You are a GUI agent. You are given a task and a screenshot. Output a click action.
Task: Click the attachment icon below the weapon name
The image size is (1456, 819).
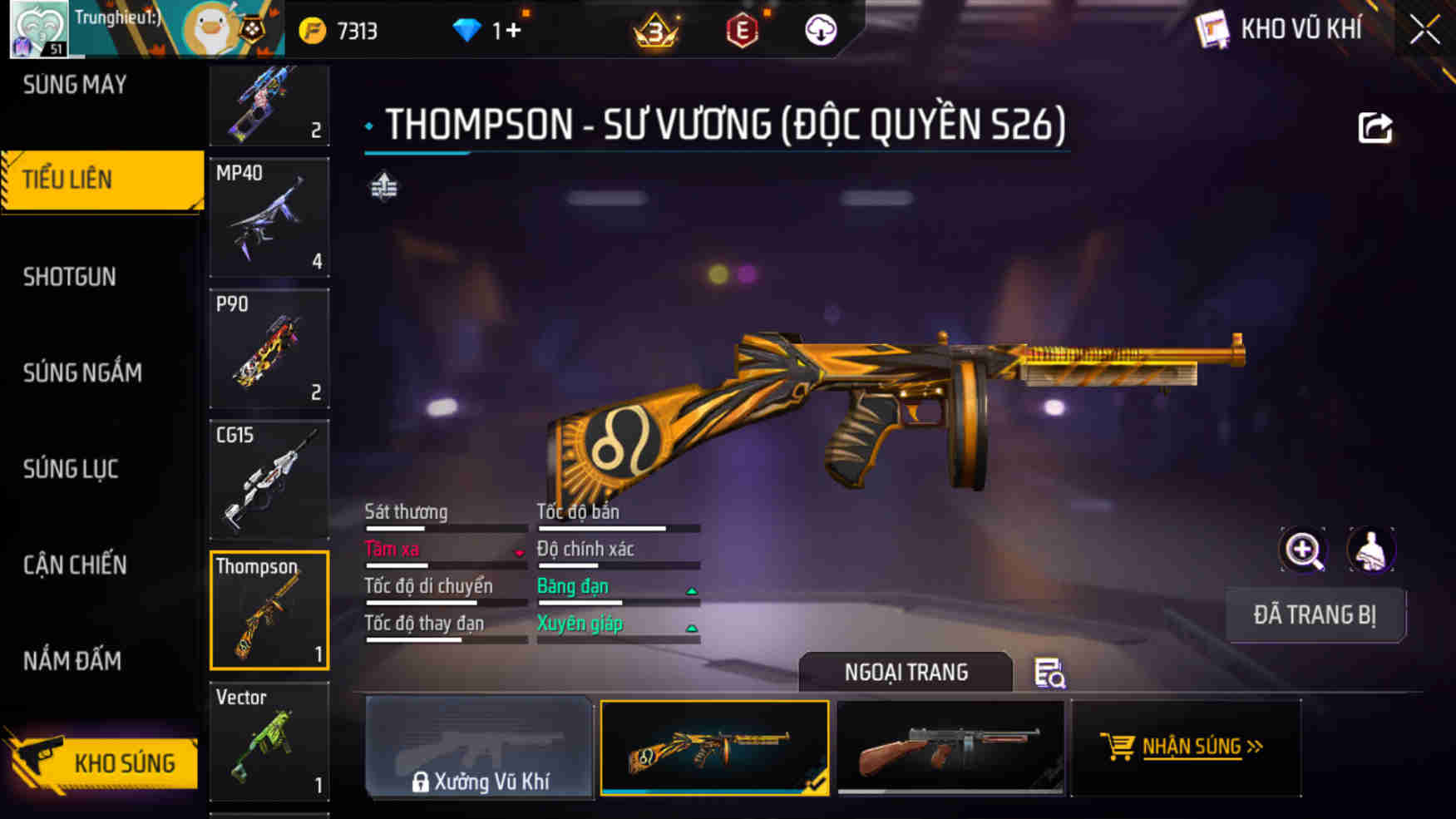(382, 187)
